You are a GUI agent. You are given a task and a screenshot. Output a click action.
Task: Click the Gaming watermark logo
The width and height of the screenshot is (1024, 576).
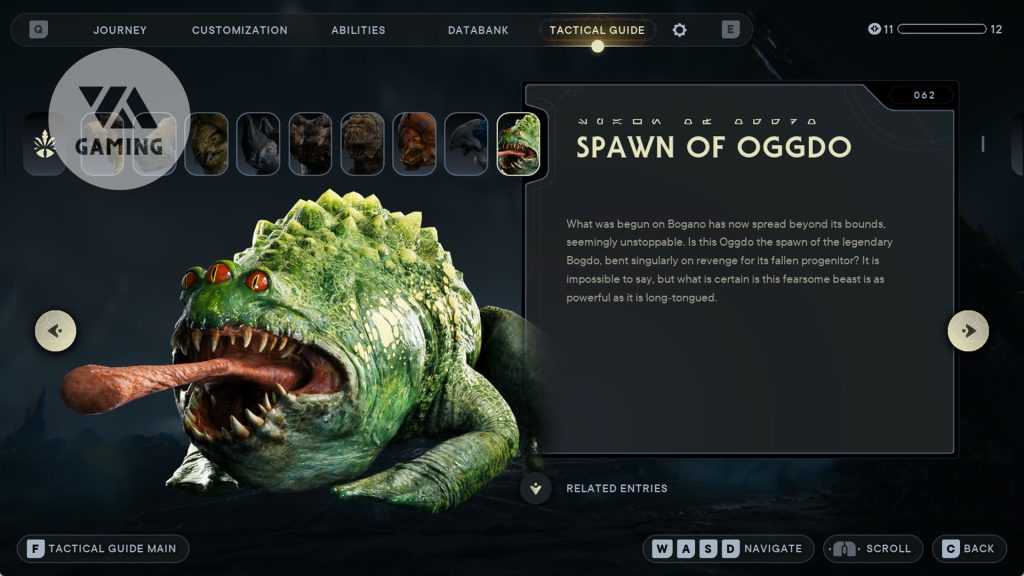click(119, 118)
